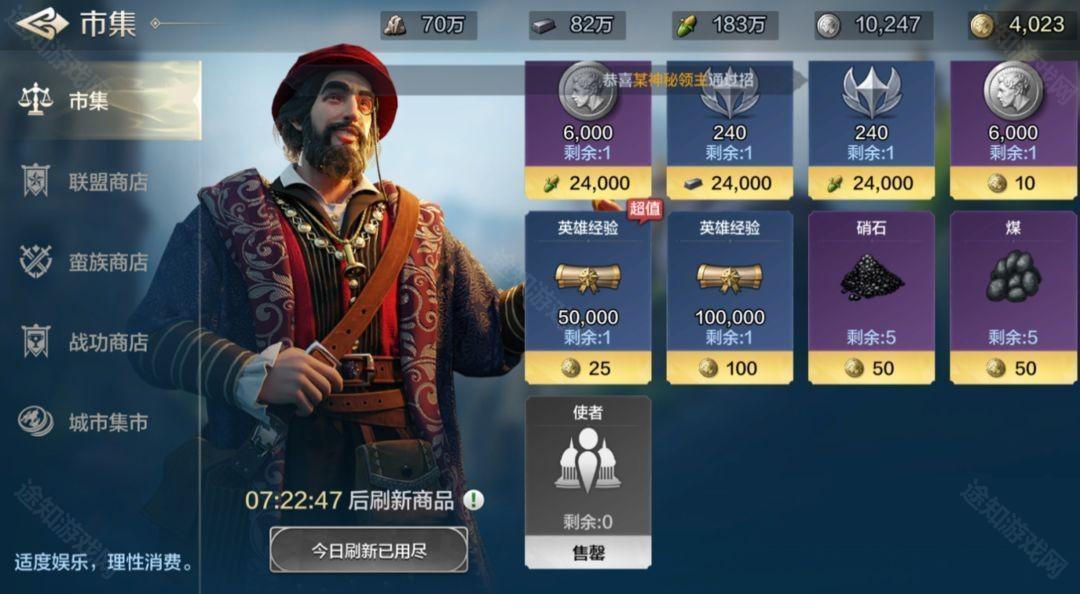1080x594 pixels.
Task: Click the sold-out 使者 envoy card
Action: [x=588, y=481]
